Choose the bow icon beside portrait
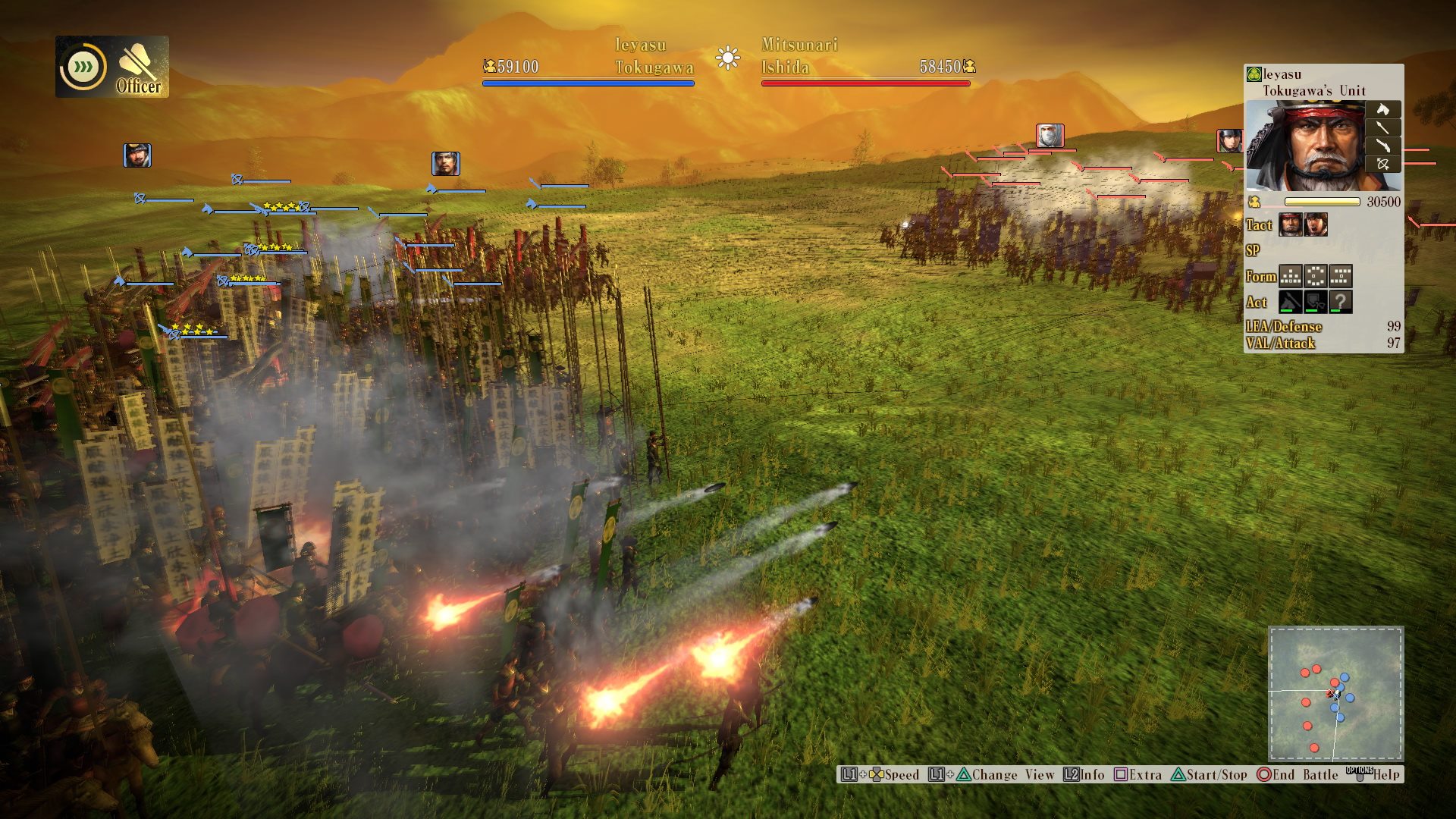This screenshot has width=1456, height=819. 1383,164
